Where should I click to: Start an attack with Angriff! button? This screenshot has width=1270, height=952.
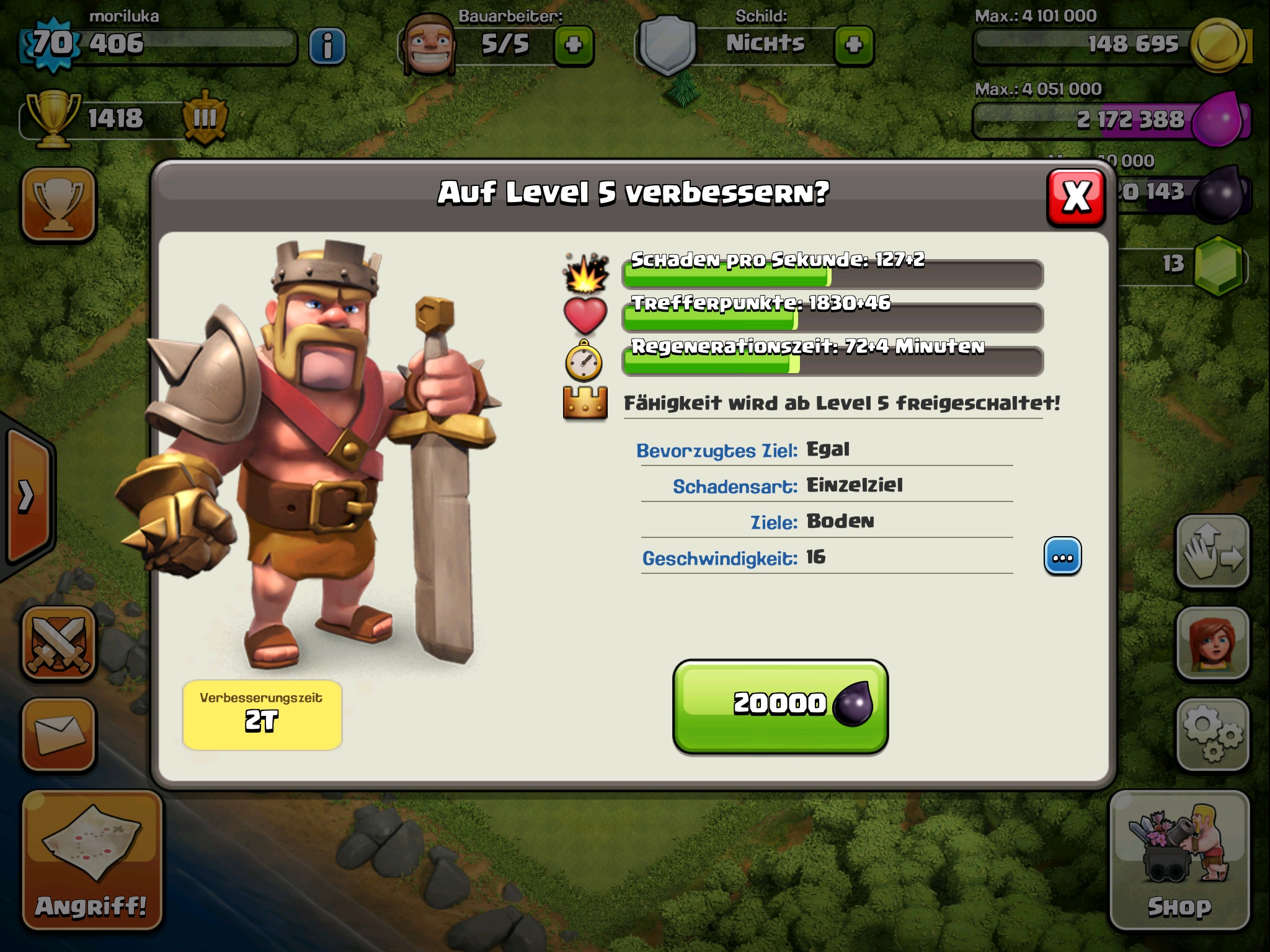pos(92,860)
